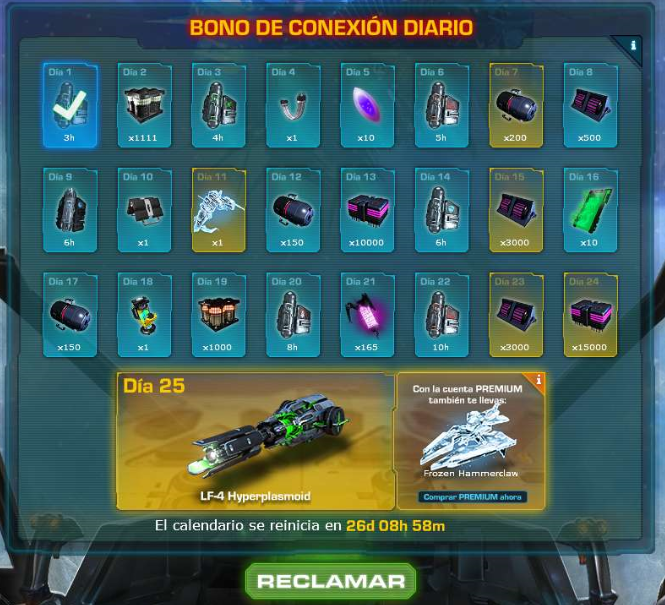Pick the Día 22 10h booster tile
Viewport: 665px width, 605px height.
(442, 315)
